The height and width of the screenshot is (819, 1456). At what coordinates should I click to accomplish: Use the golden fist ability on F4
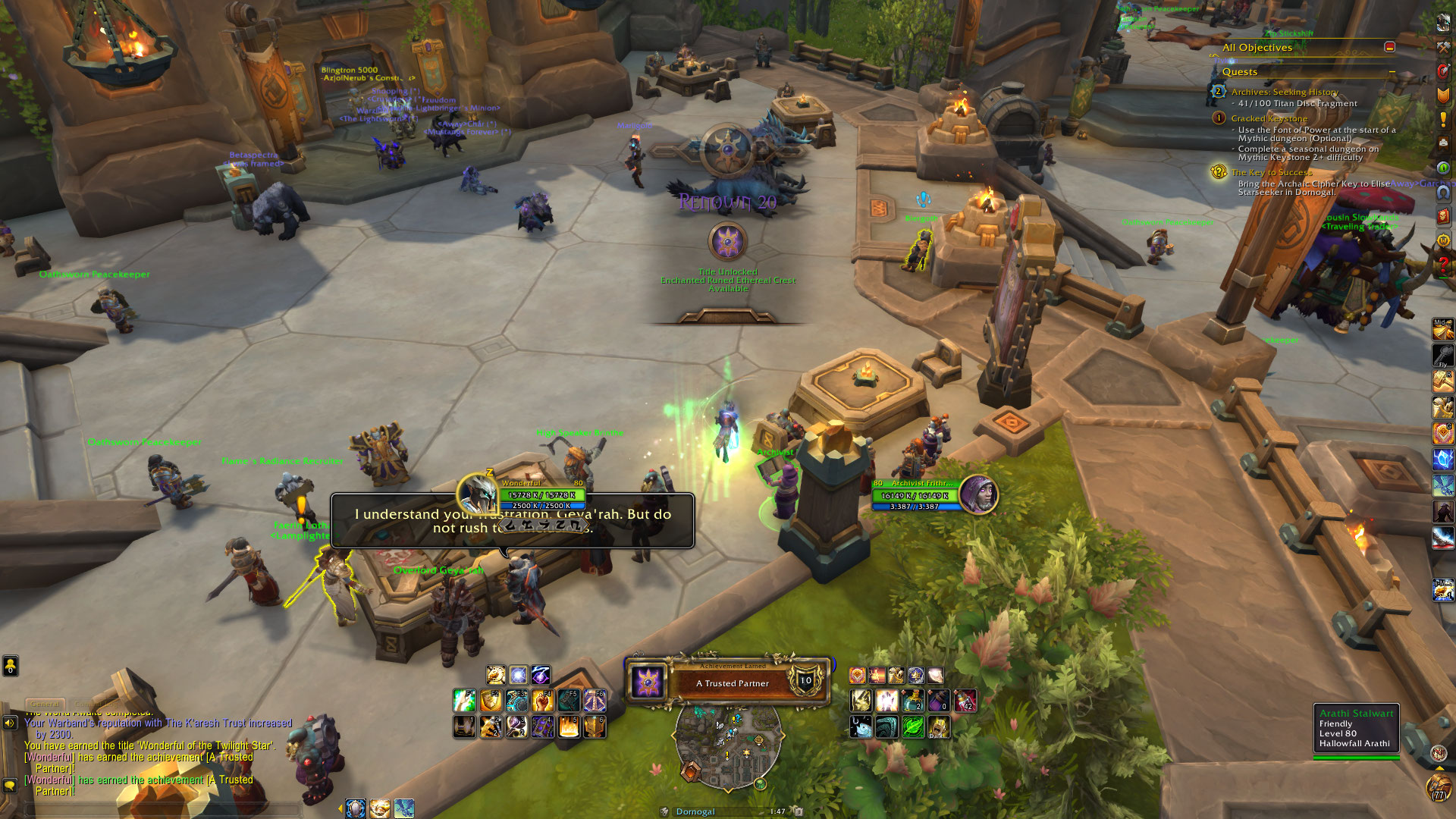point(542,700)
